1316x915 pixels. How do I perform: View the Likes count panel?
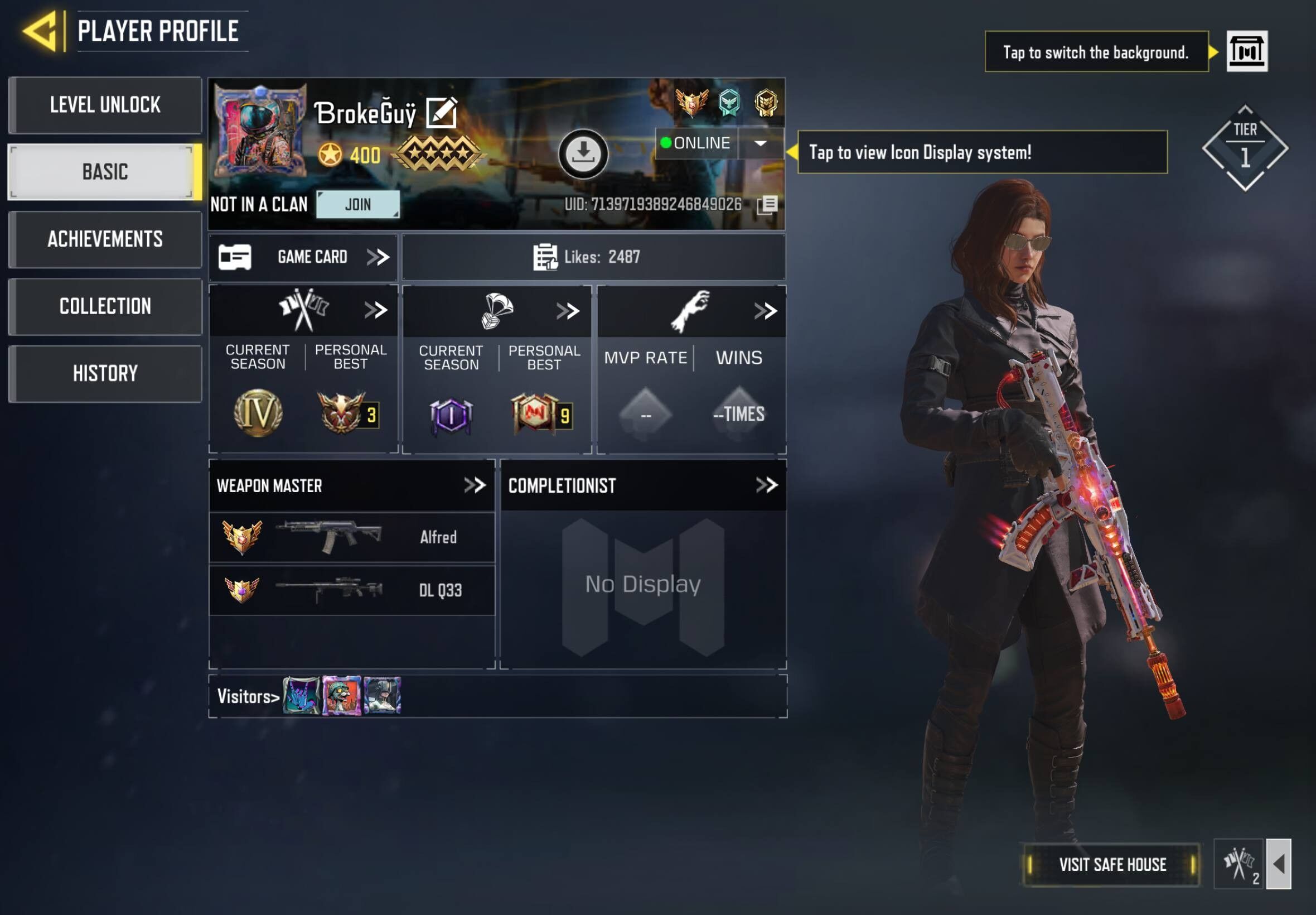point(593,257)
